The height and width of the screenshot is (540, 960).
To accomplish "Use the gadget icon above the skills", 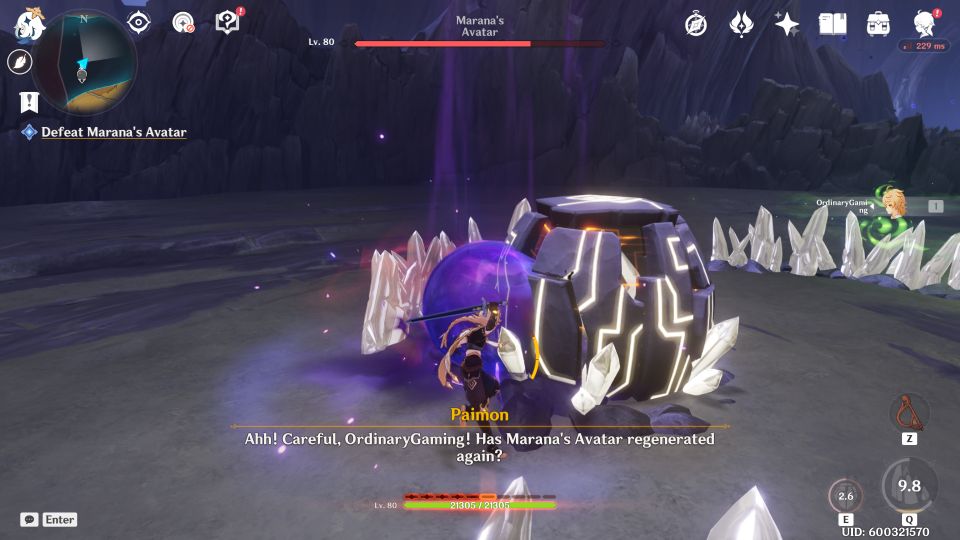I will pyautogui.click(x=909, y=412).
